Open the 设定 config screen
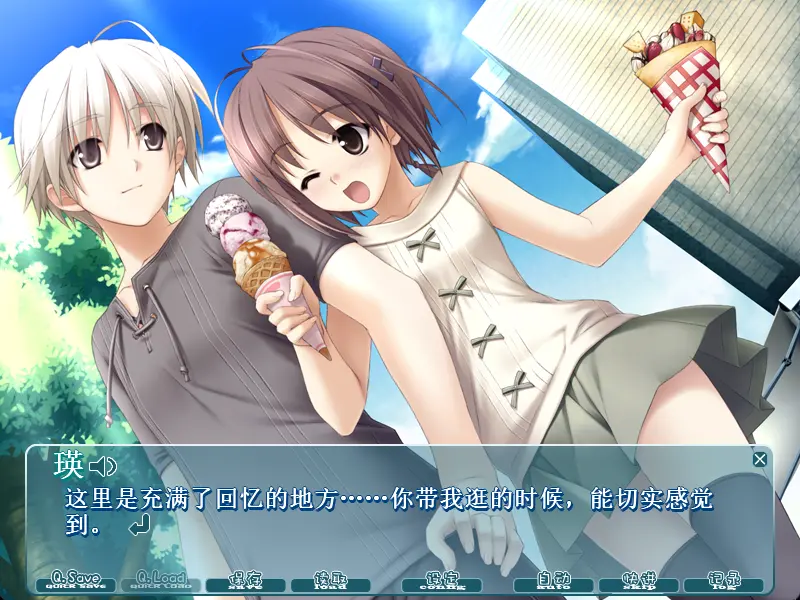 441,580
